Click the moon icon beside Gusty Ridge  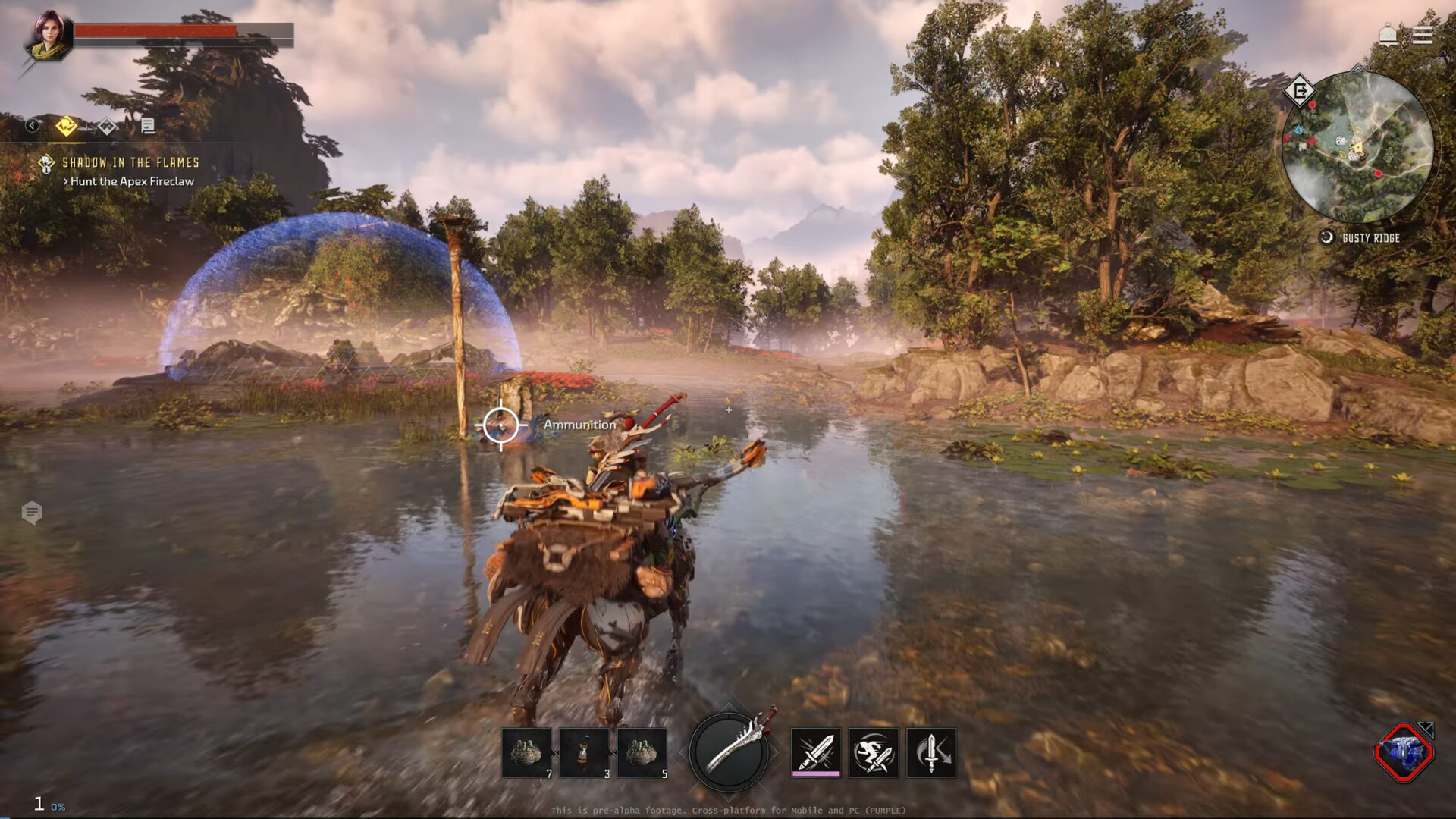(x=1326, y=237)
